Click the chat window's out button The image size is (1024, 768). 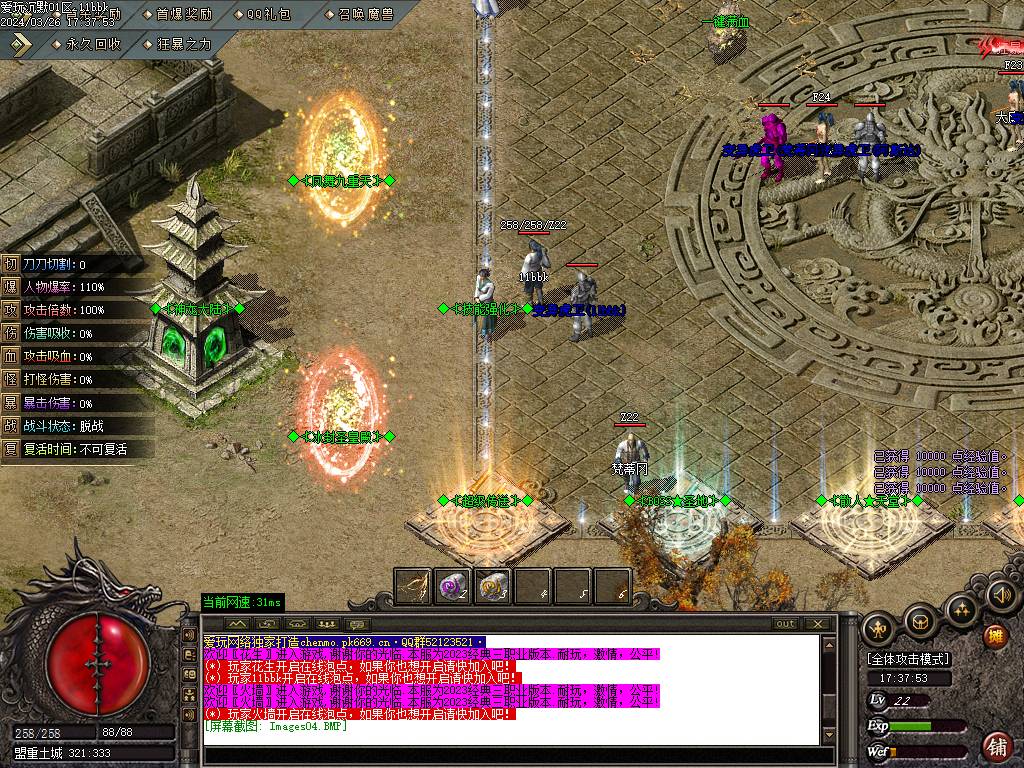[786, 624]
